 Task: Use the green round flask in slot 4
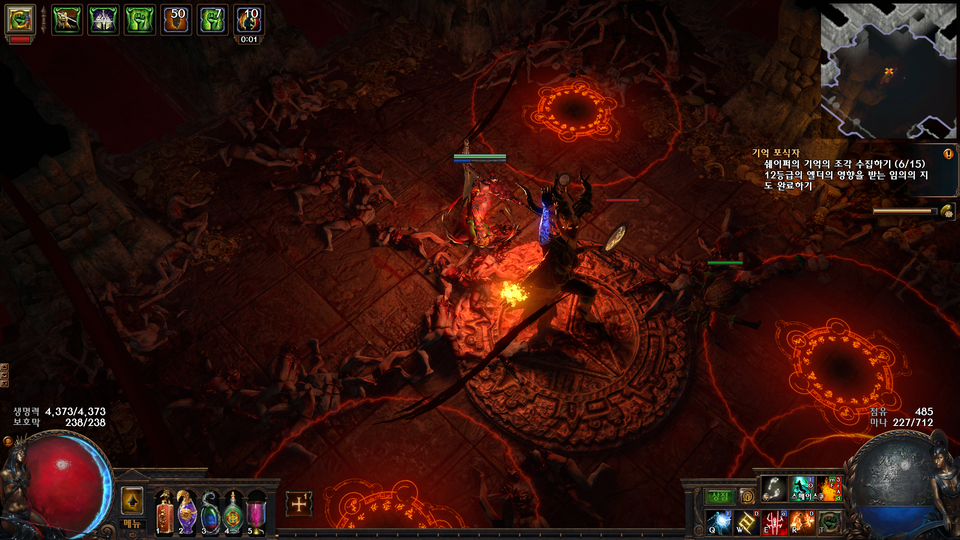click(234, 512)
